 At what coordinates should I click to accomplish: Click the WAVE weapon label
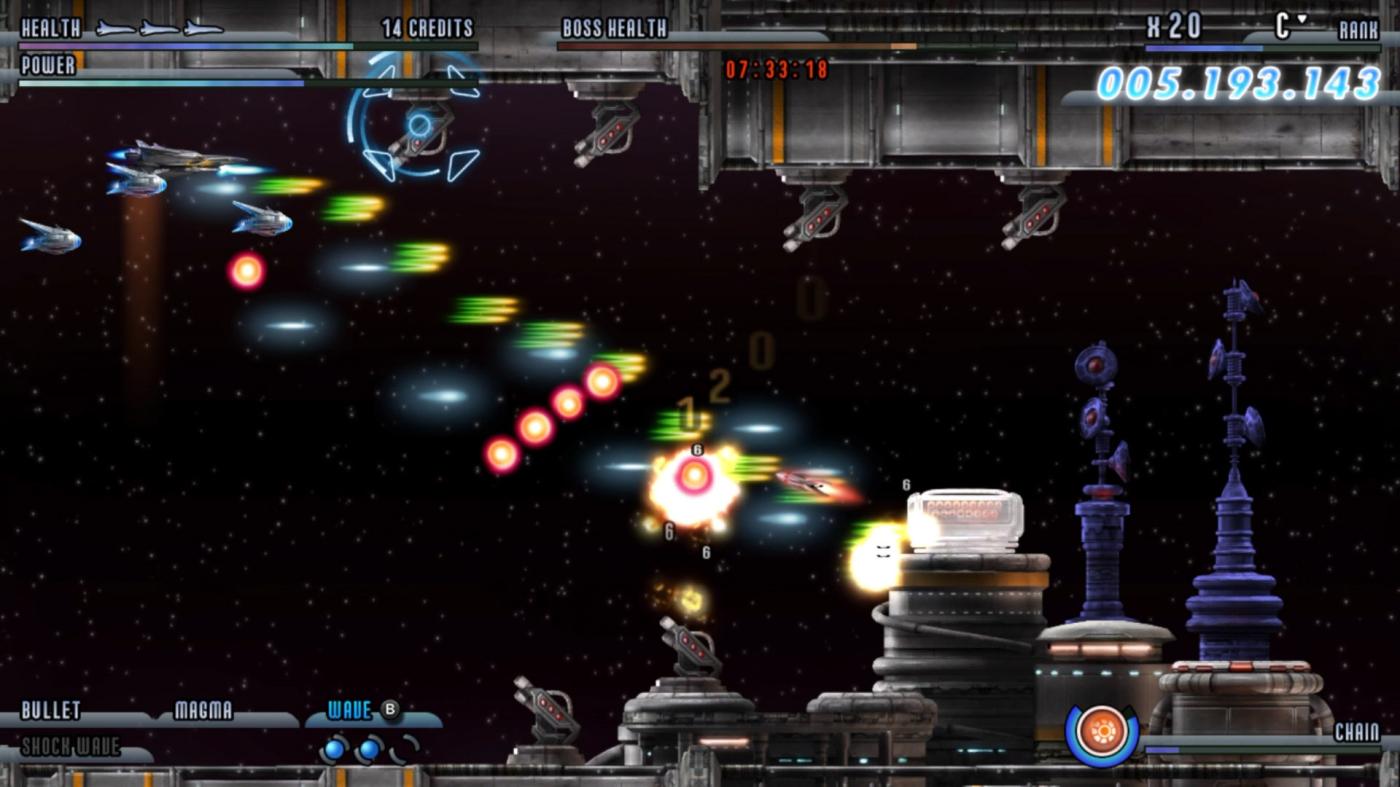pos(348,708)
